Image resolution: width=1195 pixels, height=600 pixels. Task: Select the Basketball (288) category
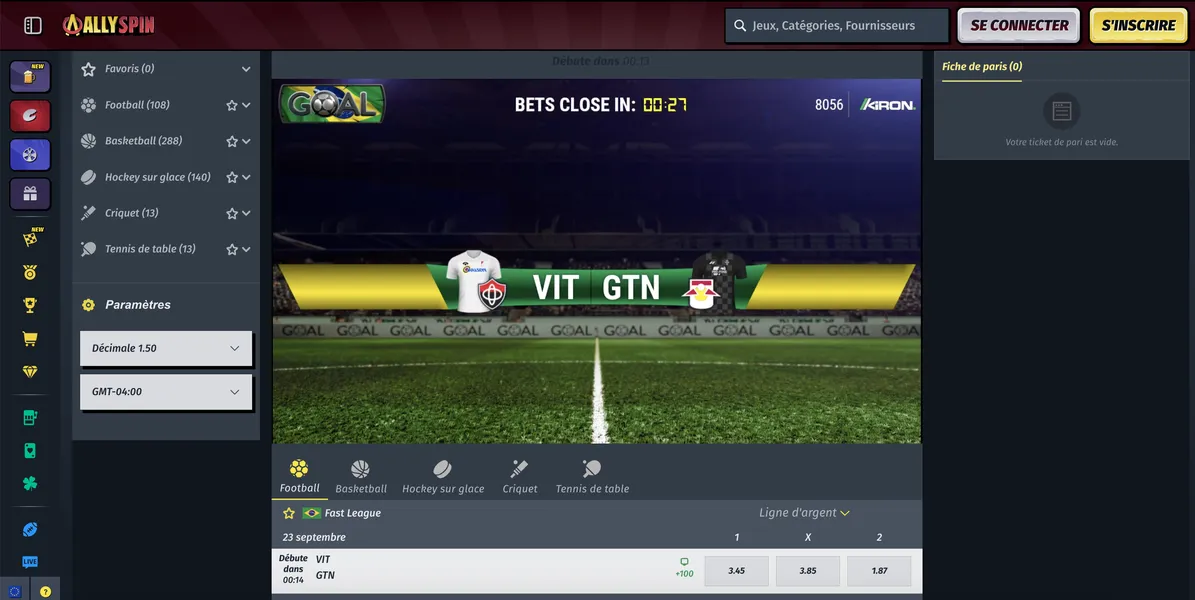tap(143, 141)
